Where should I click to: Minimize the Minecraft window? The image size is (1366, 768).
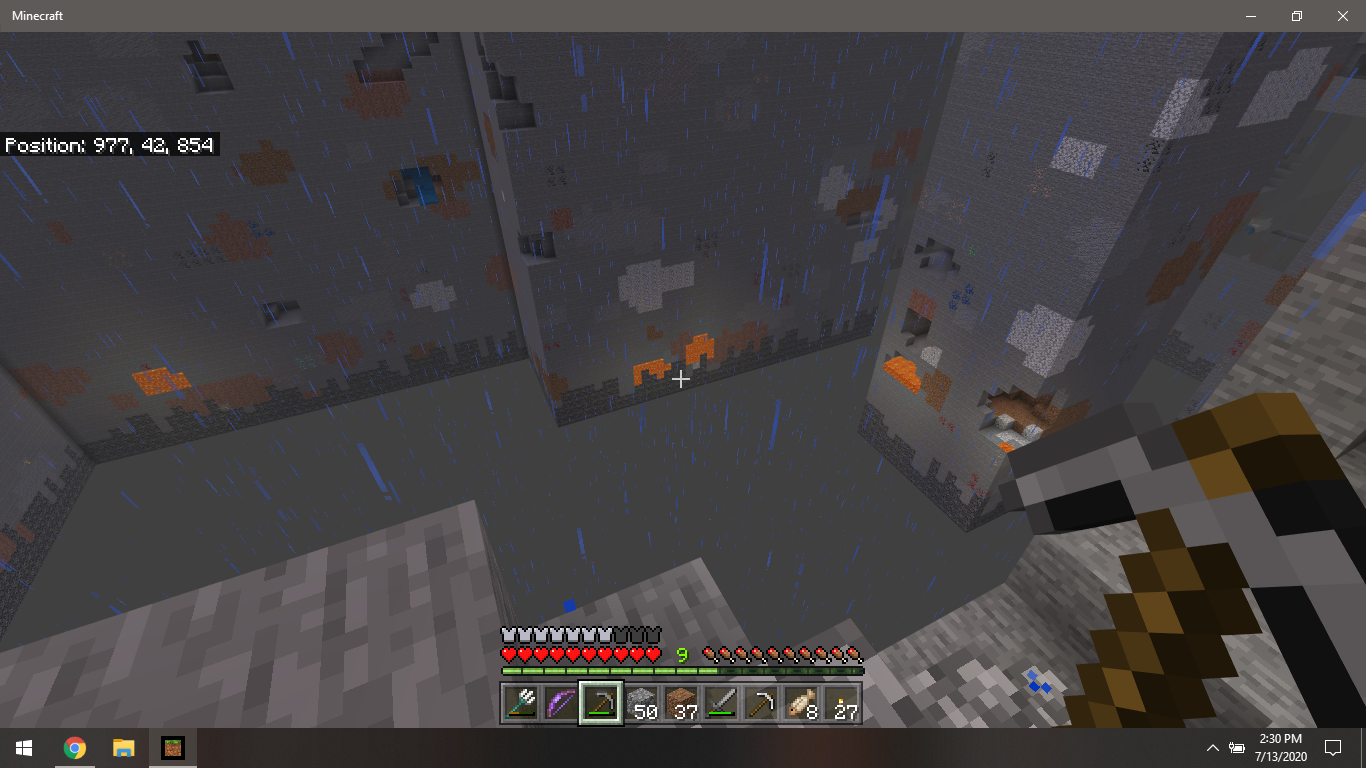click(1250, 16)
